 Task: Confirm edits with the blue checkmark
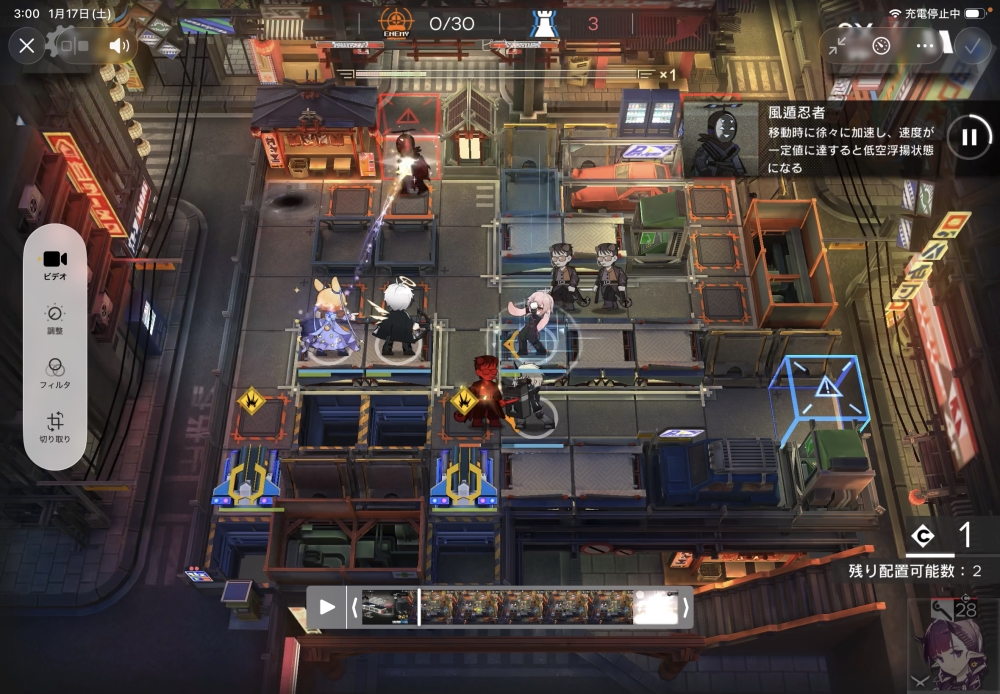[x=969, y=45]
